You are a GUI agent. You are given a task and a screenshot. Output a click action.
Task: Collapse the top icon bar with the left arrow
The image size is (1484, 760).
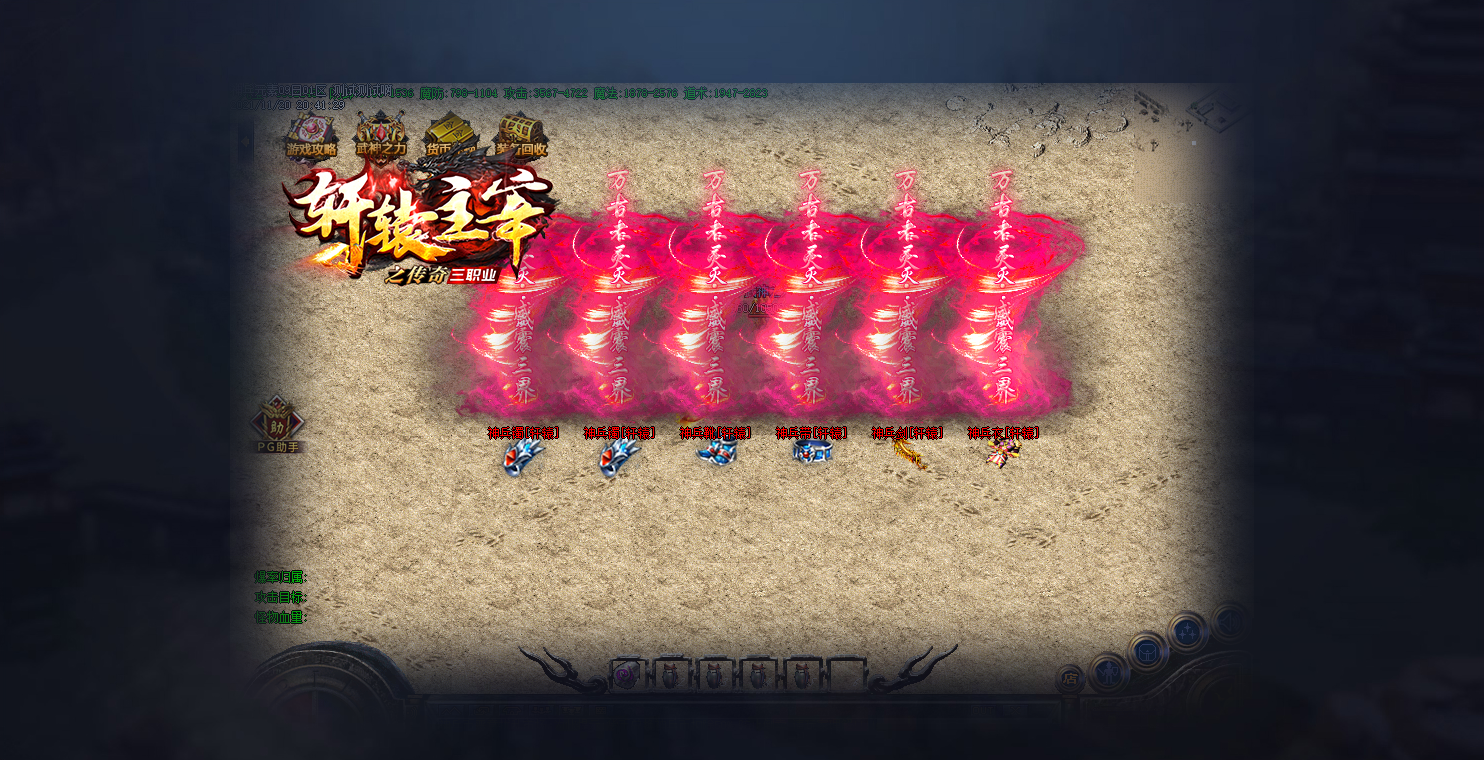click(x=246, y=142)
